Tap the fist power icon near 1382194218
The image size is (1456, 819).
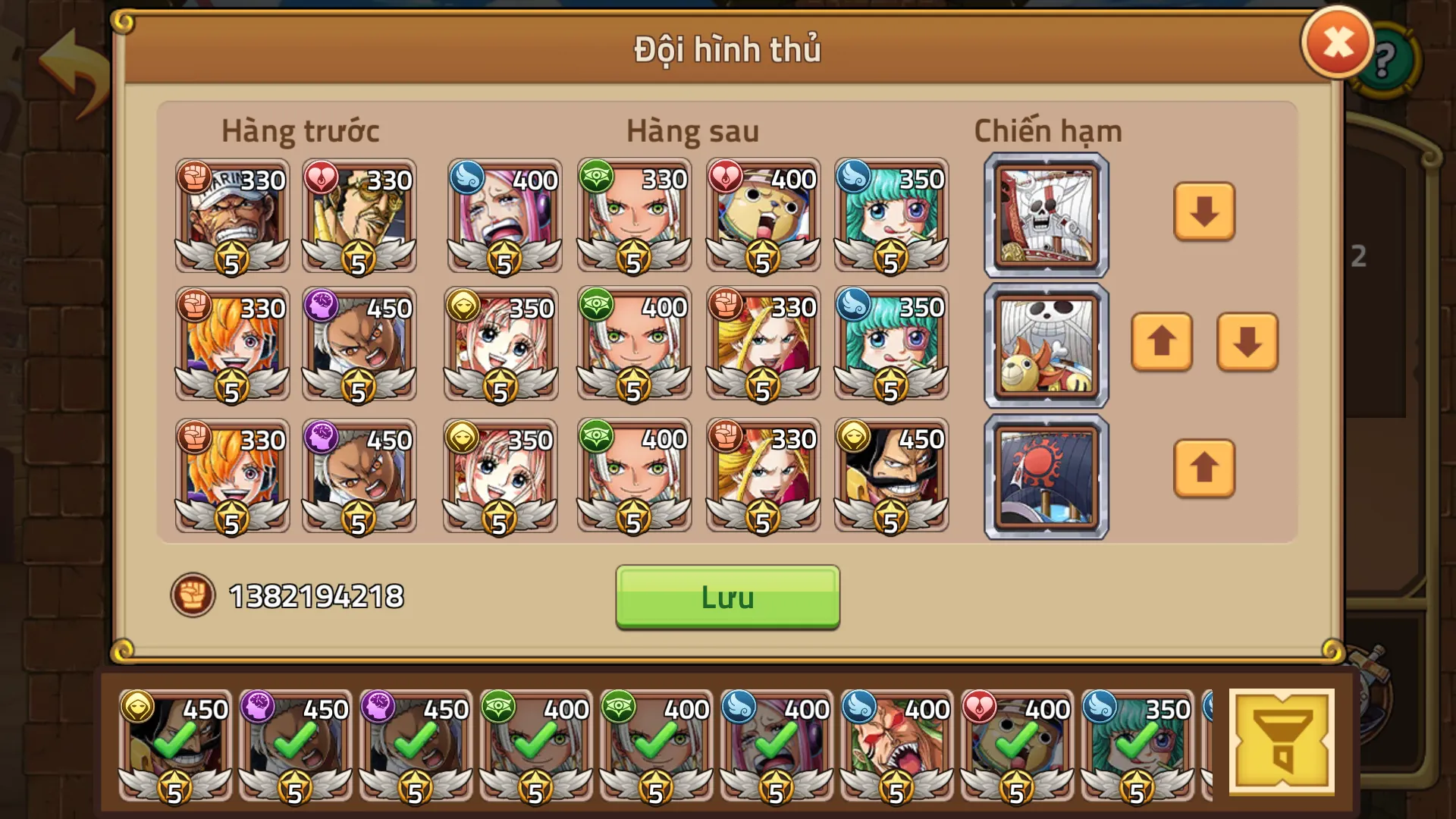(195, 595)
